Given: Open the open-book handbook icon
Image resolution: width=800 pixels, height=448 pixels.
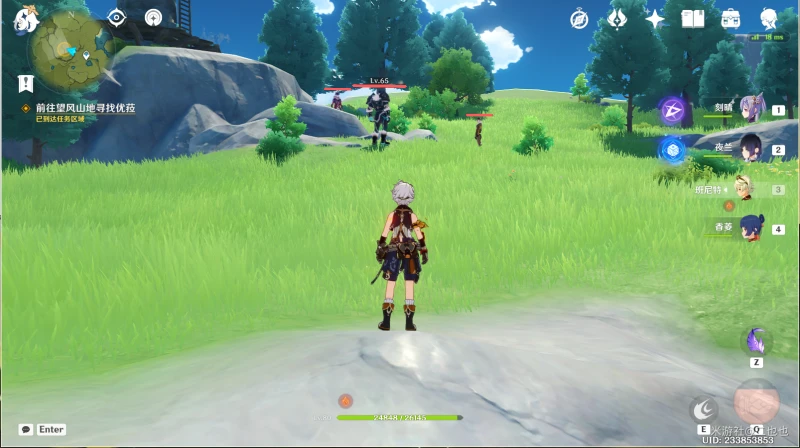Looking at the screenshot, I should [x=693, y=19].
